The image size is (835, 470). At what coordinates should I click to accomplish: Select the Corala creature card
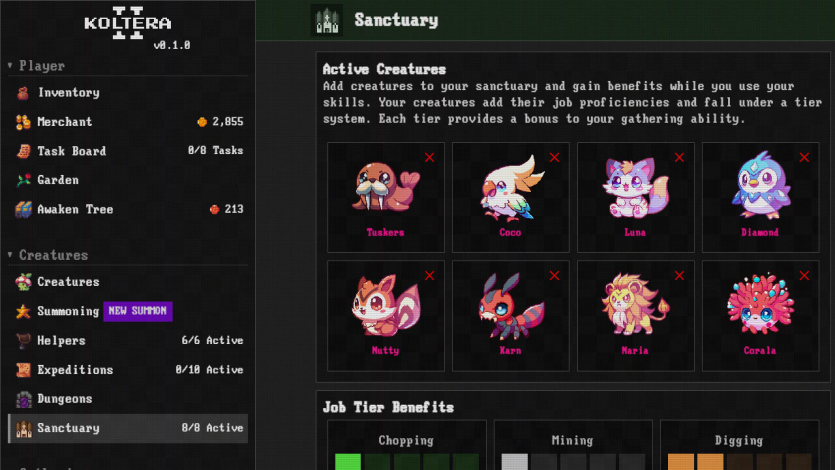point(759,315)
